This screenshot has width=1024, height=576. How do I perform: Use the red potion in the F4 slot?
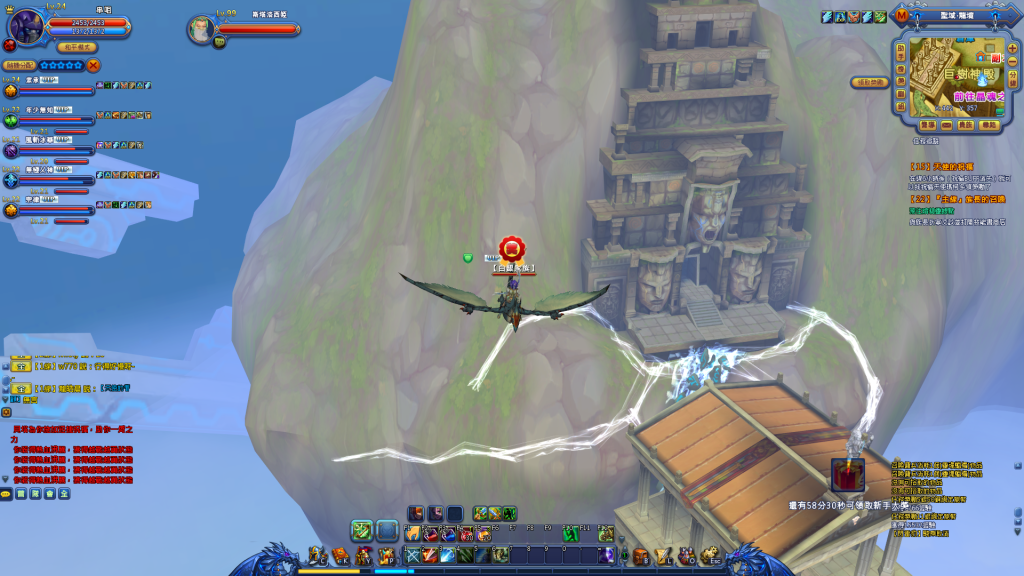click(466, 534)
